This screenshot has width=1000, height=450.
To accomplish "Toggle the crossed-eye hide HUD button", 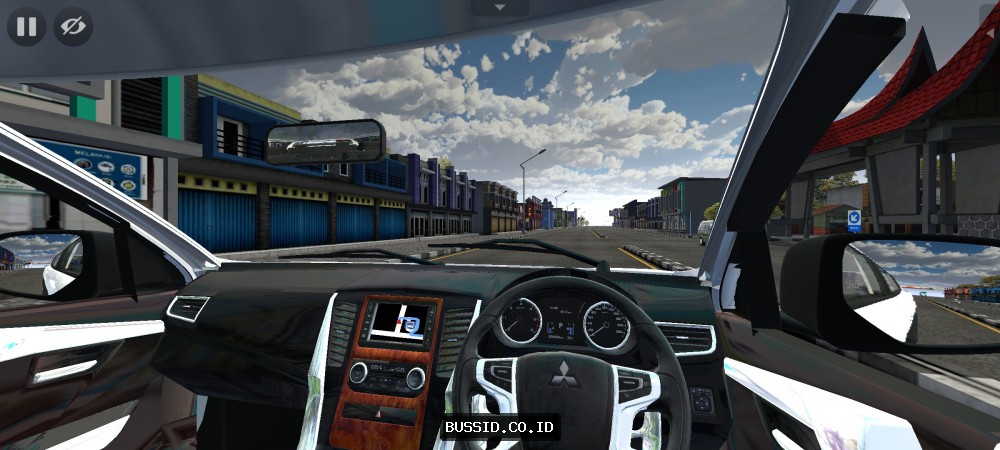I will click(73, 27).
